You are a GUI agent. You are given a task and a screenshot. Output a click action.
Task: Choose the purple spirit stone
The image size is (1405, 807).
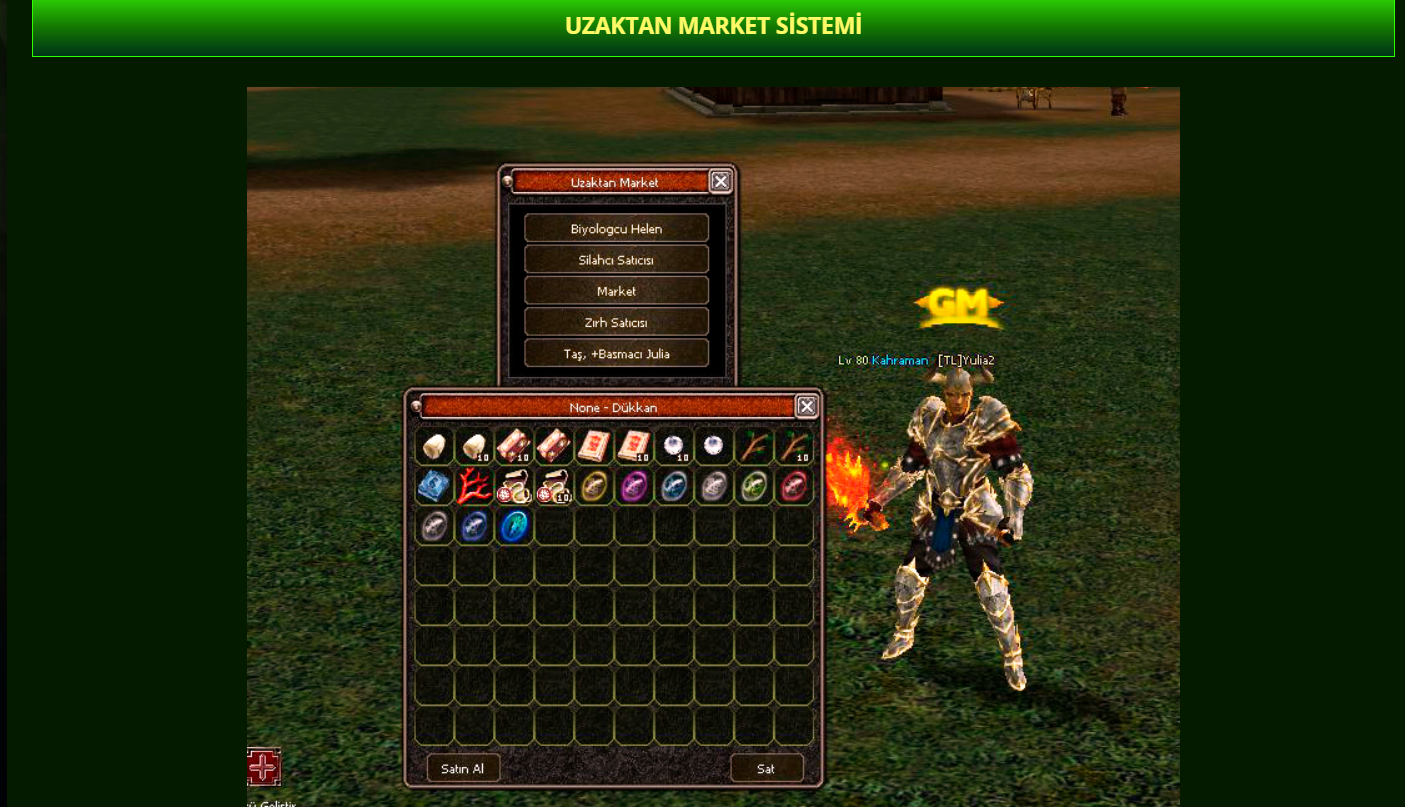[634, 487]
